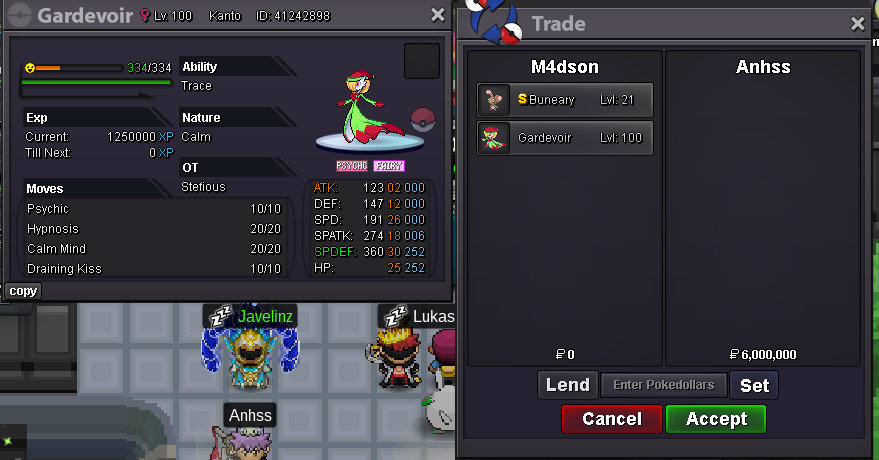Pick the Calm Mind move row
The image size is (879, 460).
[x=157, y=249]
